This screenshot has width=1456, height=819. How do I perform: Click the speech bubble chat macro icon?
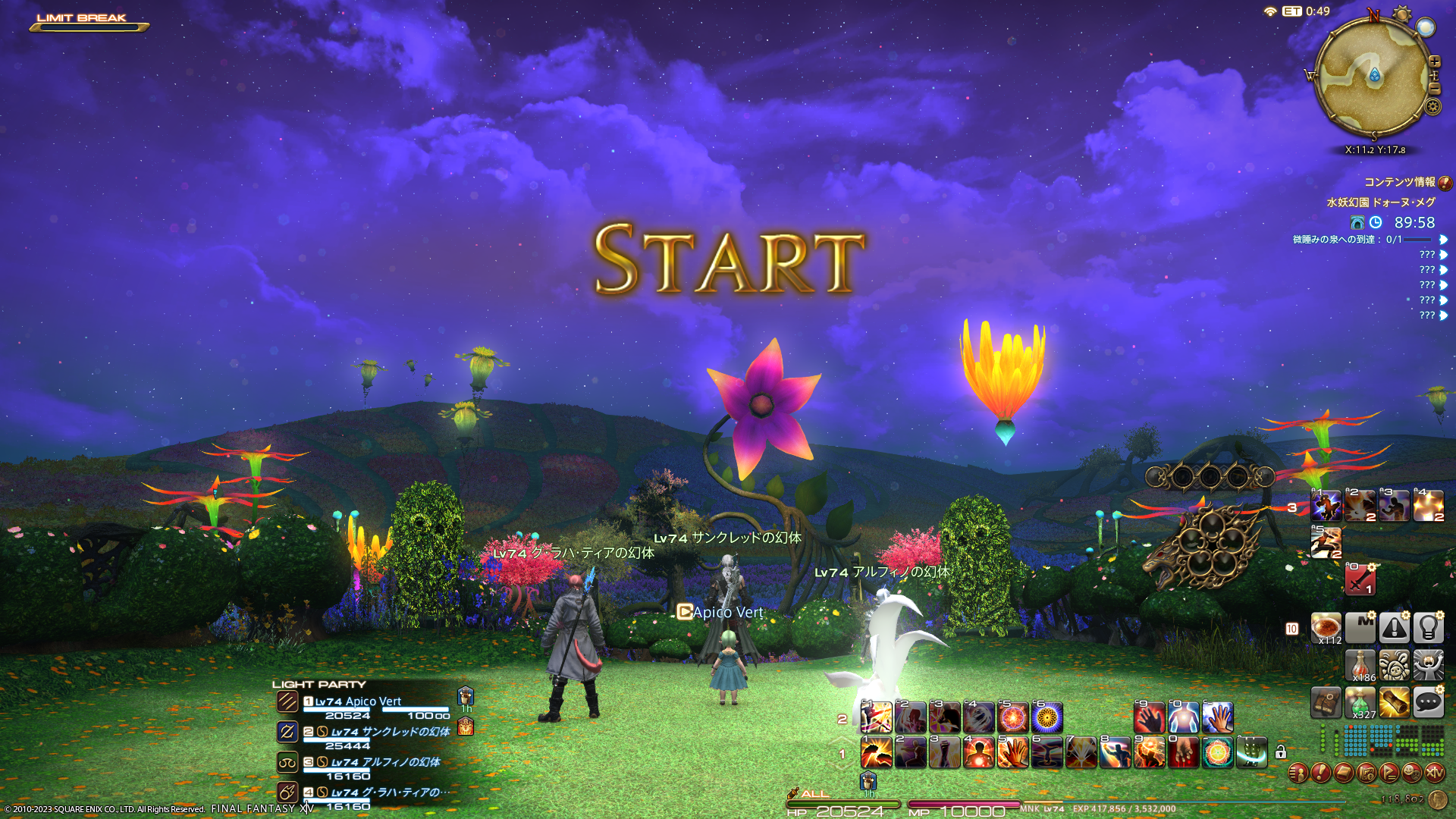point(1428,703)
